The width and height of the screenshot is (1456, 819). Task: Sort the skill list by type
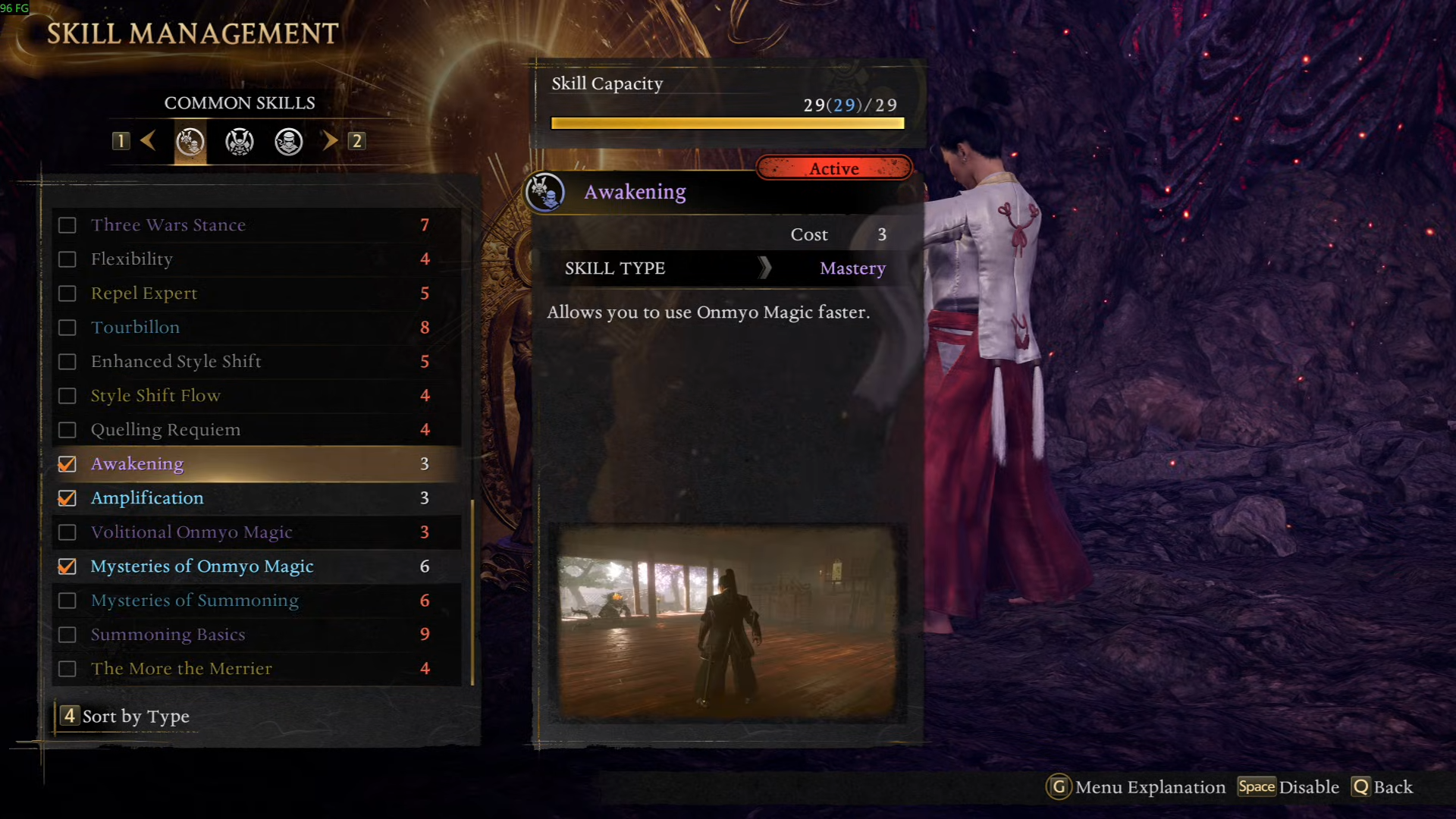click(126, 717)
